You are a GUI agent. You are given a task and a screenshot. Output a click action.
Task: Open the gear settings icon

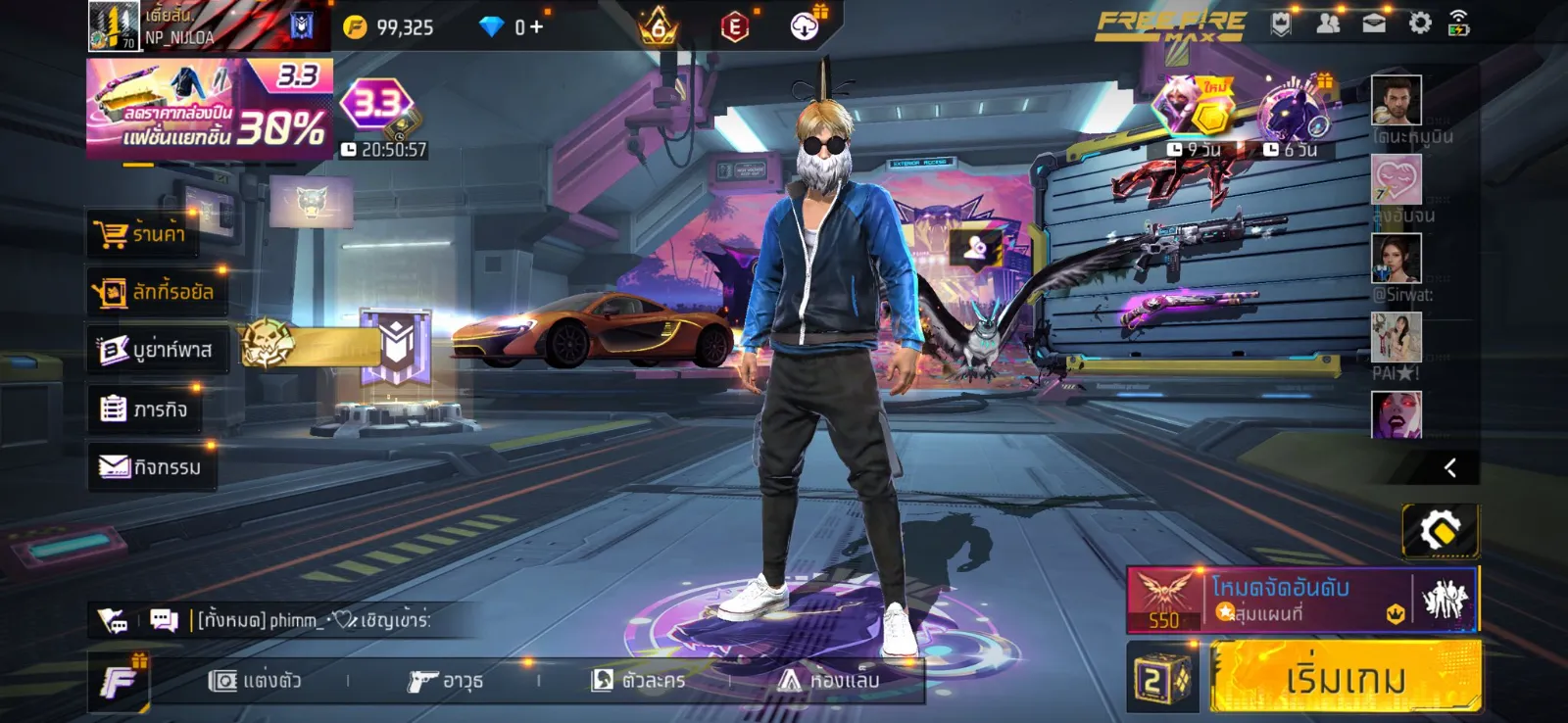click(x=1420, y=24)
